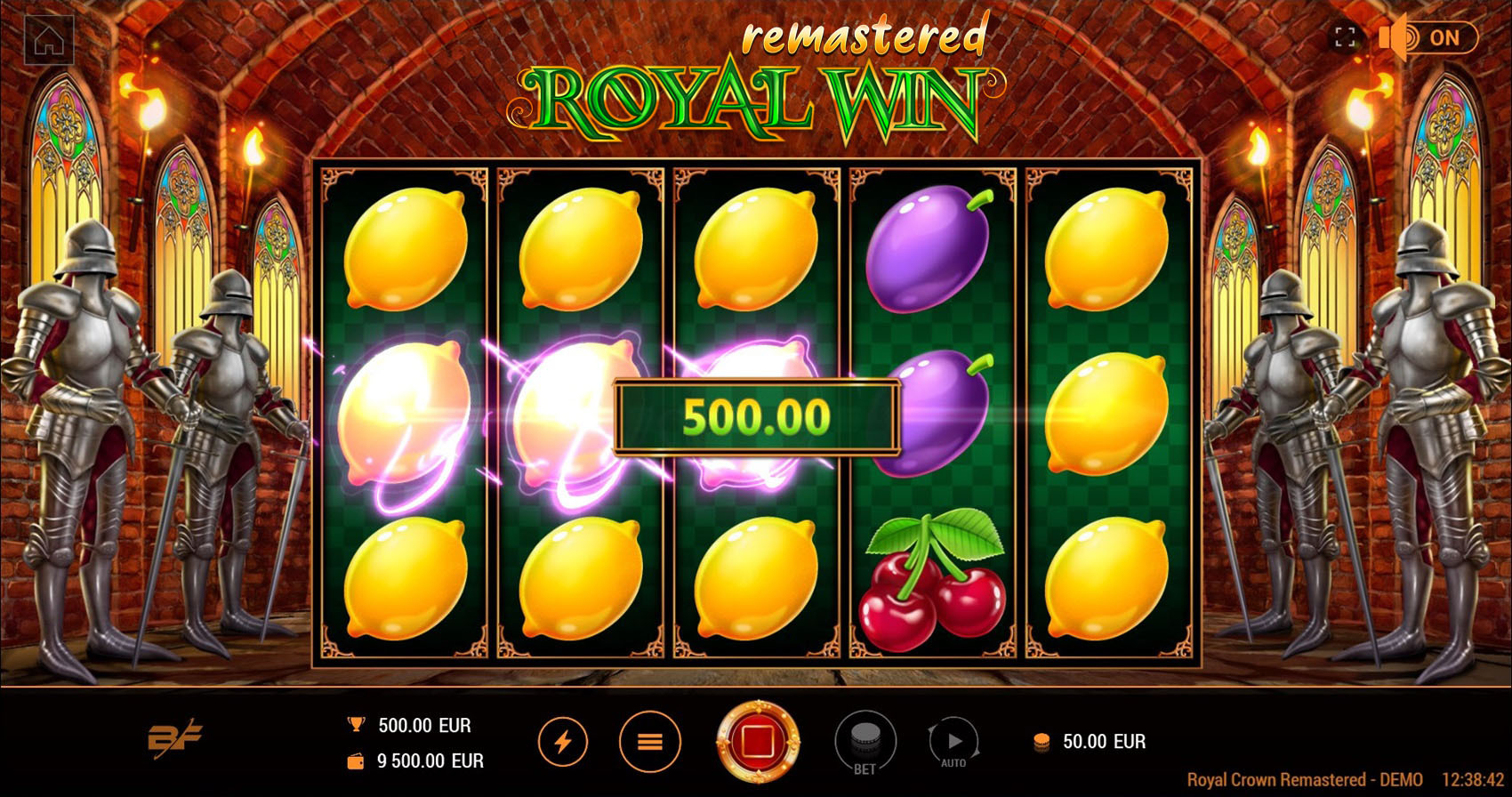
Task: Toggle fullscreen mode
Action: coord(1347,37)
